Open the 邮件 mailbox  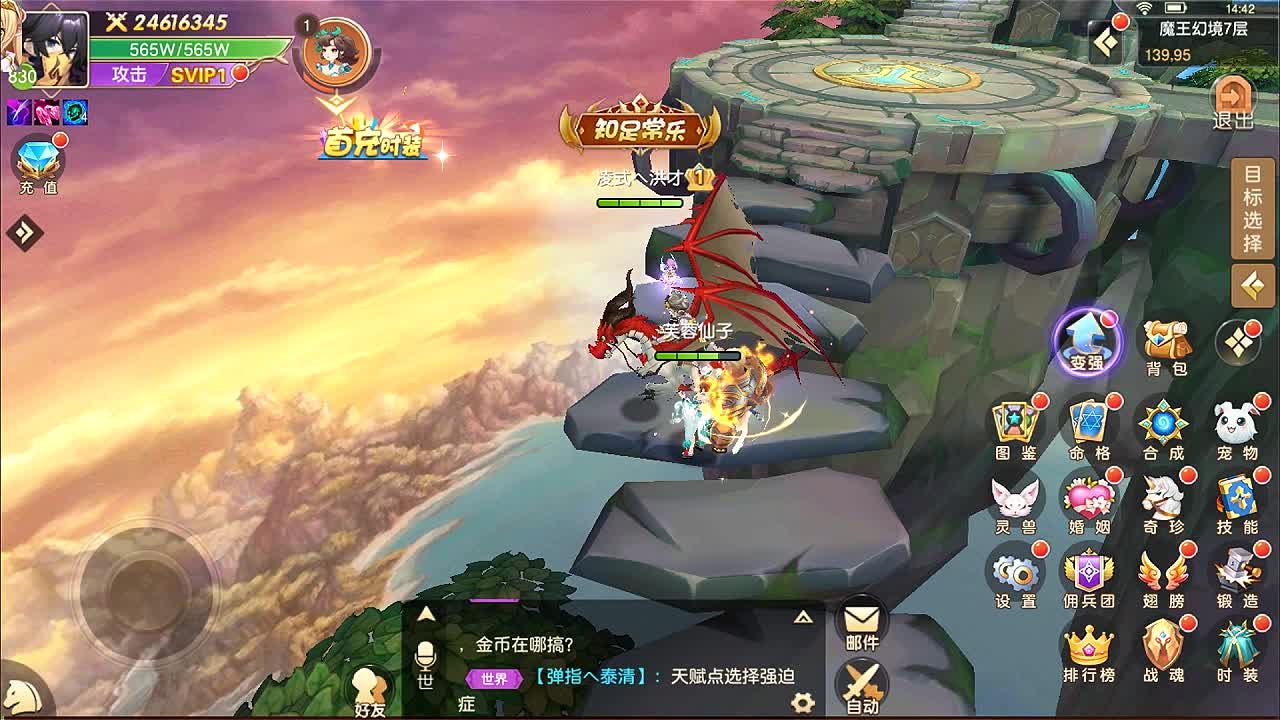pos(861,626)
